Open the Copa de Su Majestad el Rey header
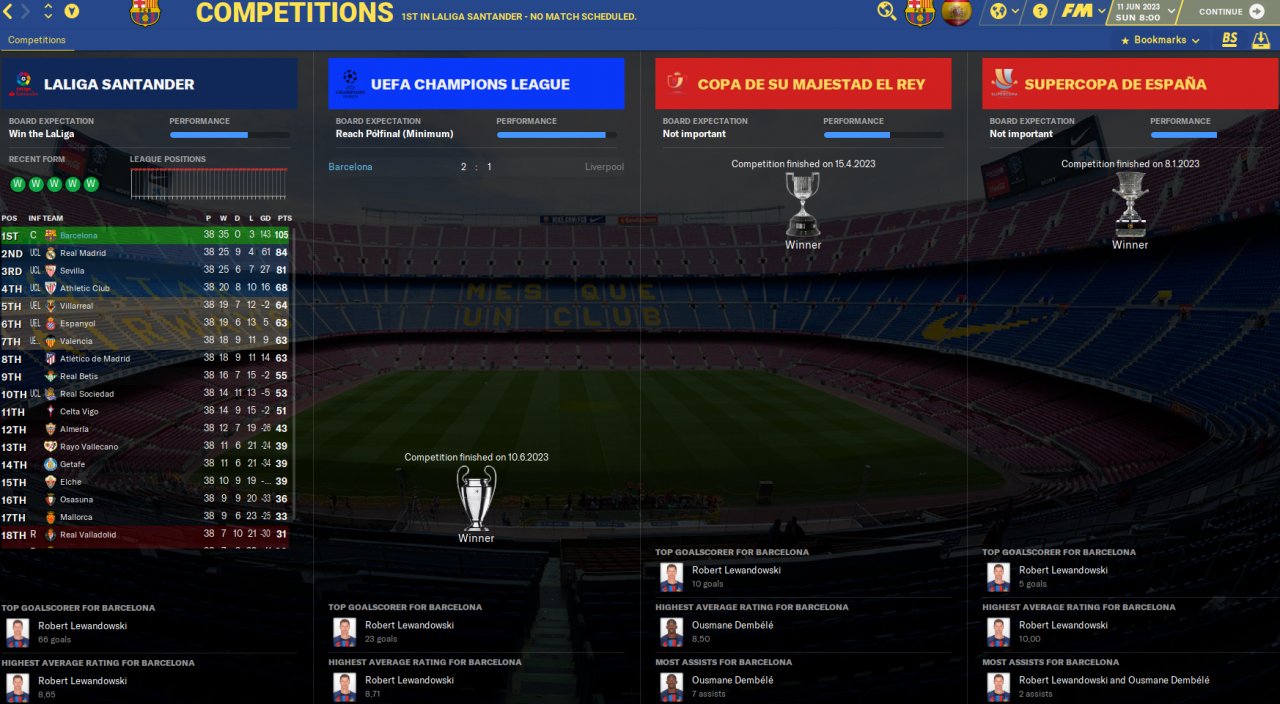The height and width of the screenshot is (704, 1280). (x=803, y=84)
